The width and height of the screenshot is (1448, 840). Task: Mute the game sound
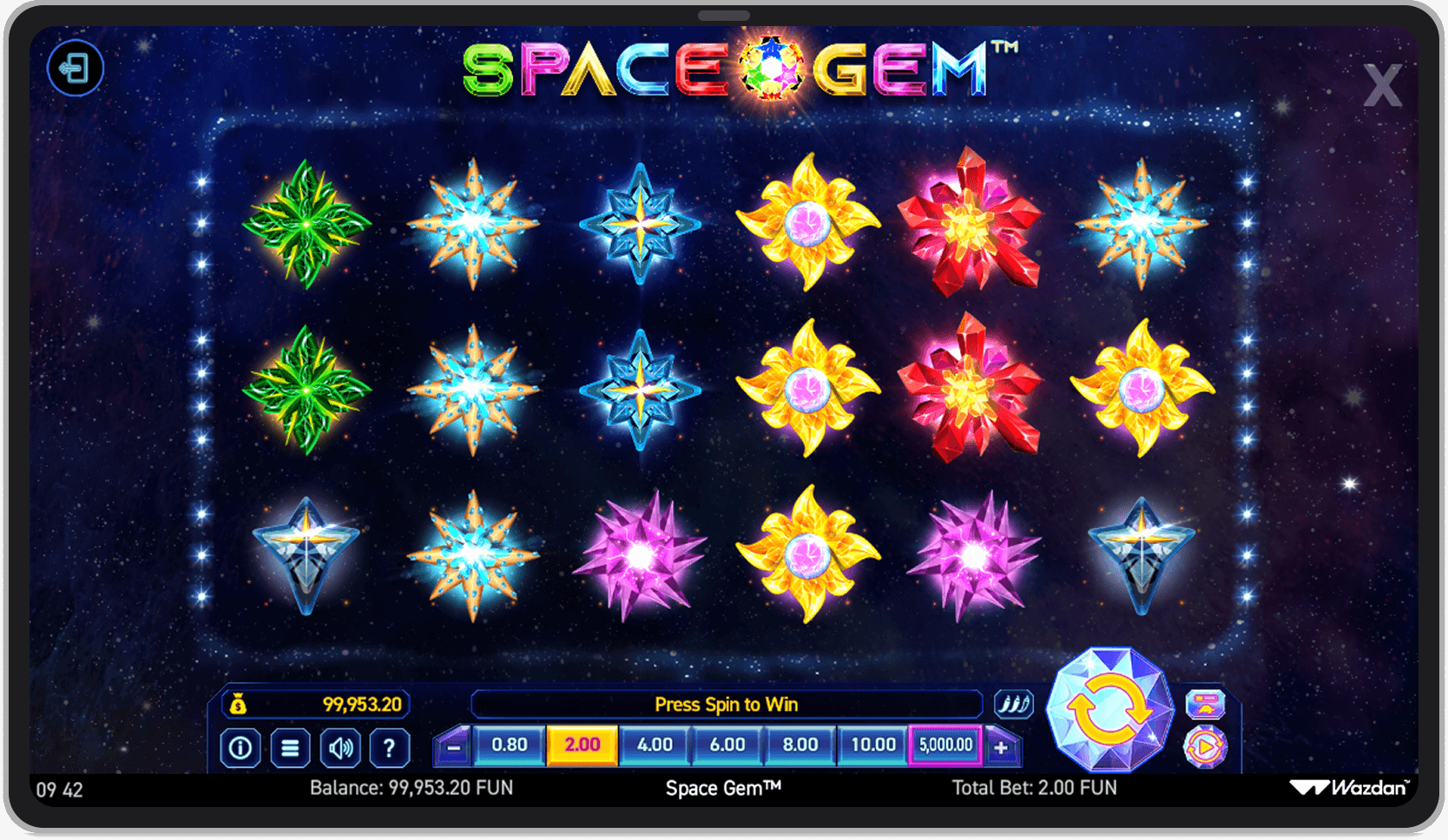pos(340,747)
